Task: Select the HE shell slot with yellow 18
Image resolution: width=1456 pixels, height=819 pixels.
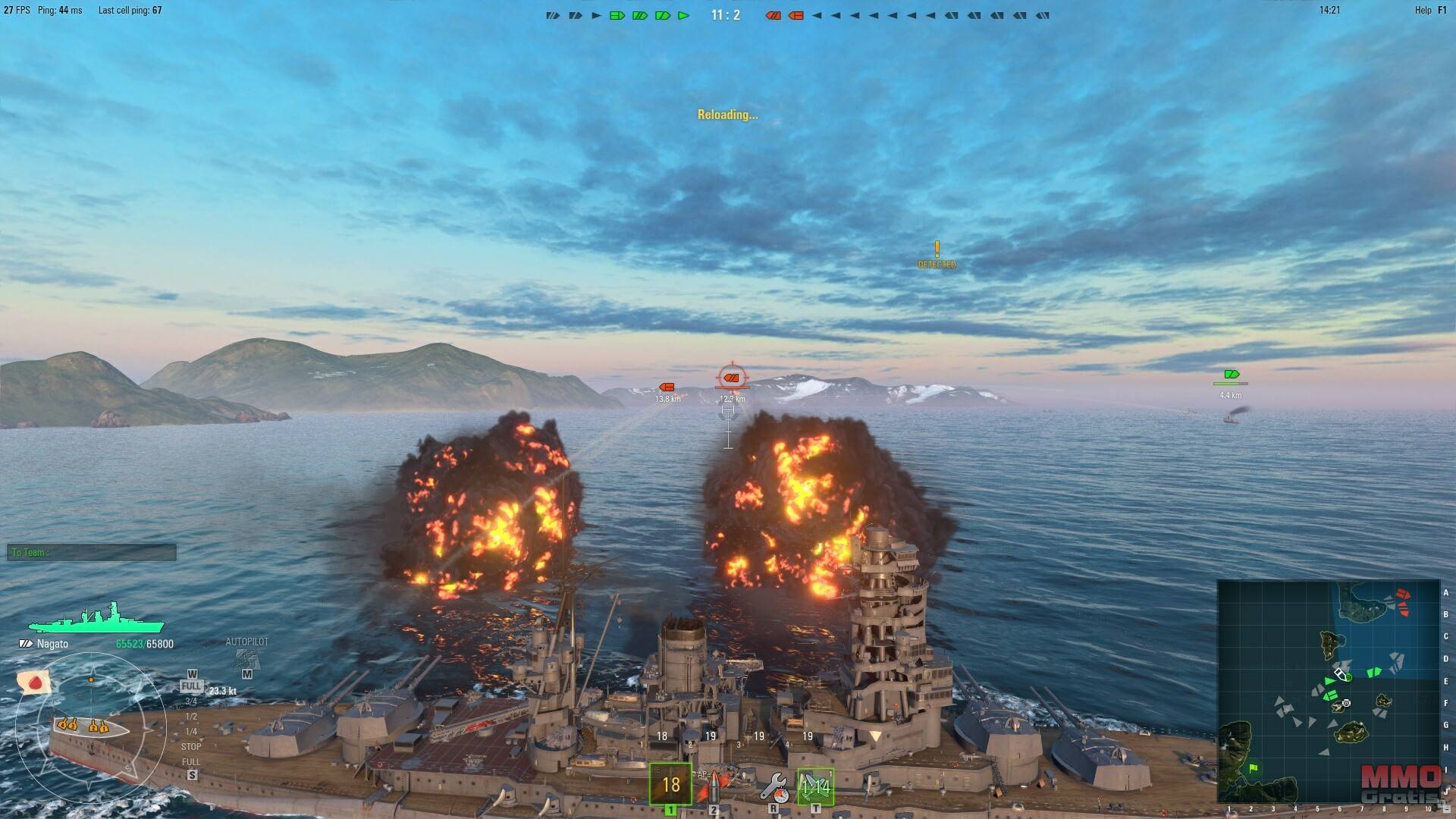Action: 671,784
